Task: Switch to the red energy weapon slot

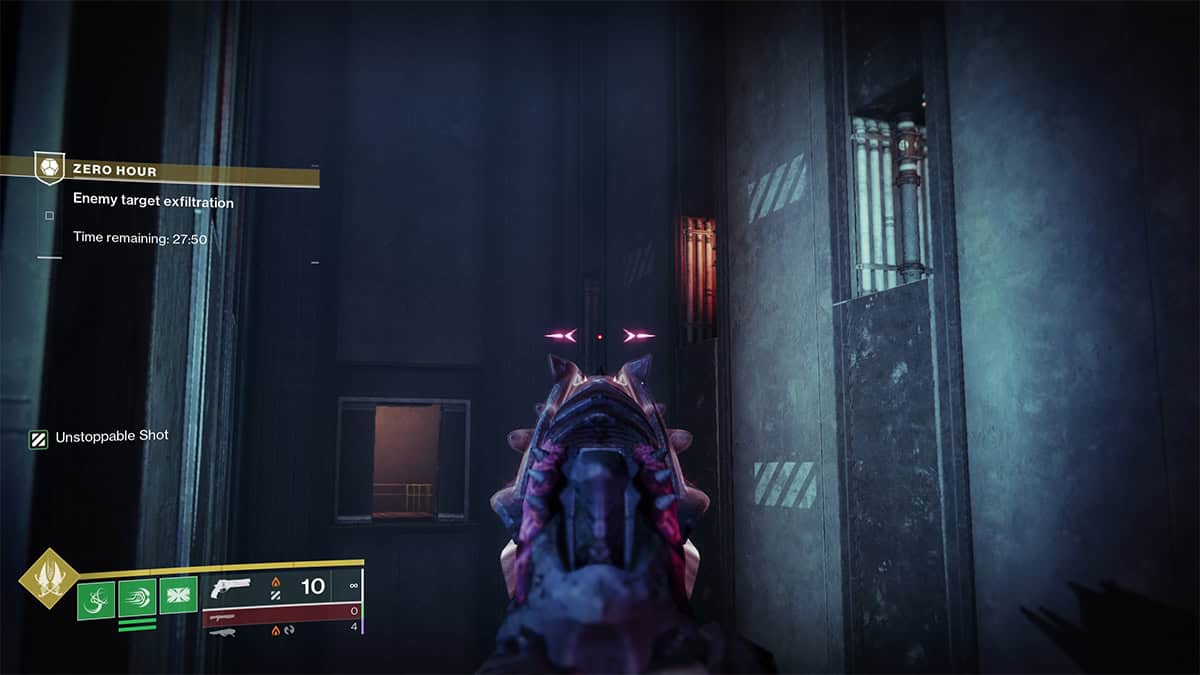Action: [x=282, y=612]
